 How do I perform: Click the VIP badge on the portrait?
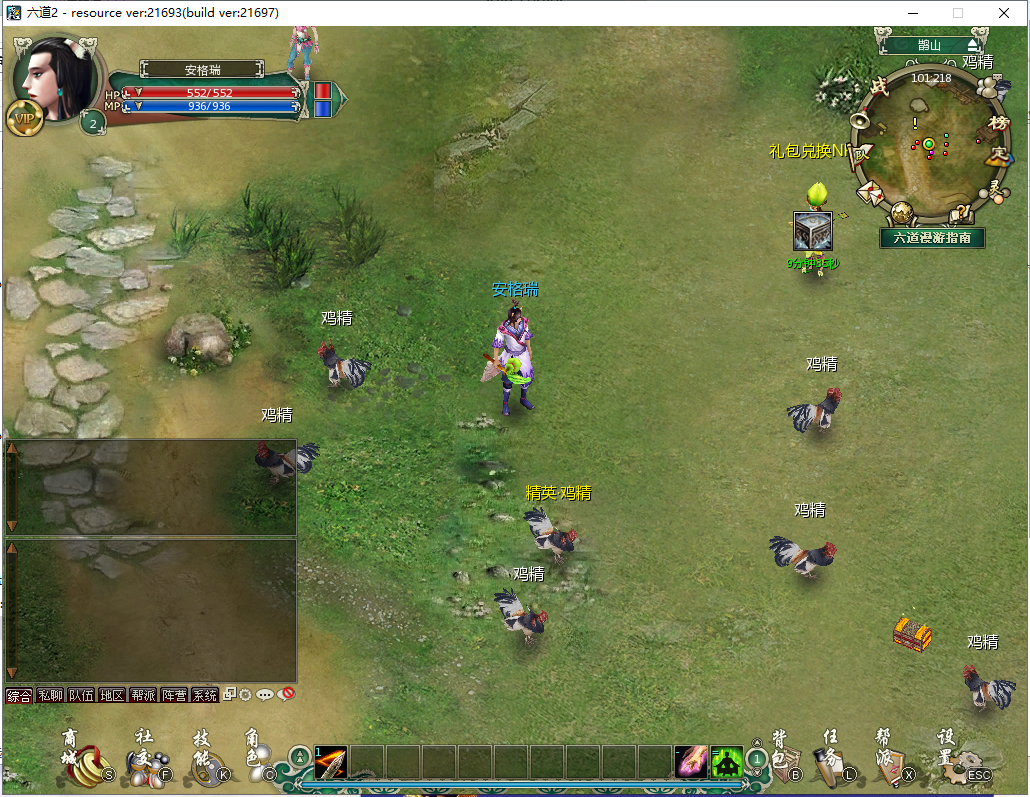(x=23, y=117)
